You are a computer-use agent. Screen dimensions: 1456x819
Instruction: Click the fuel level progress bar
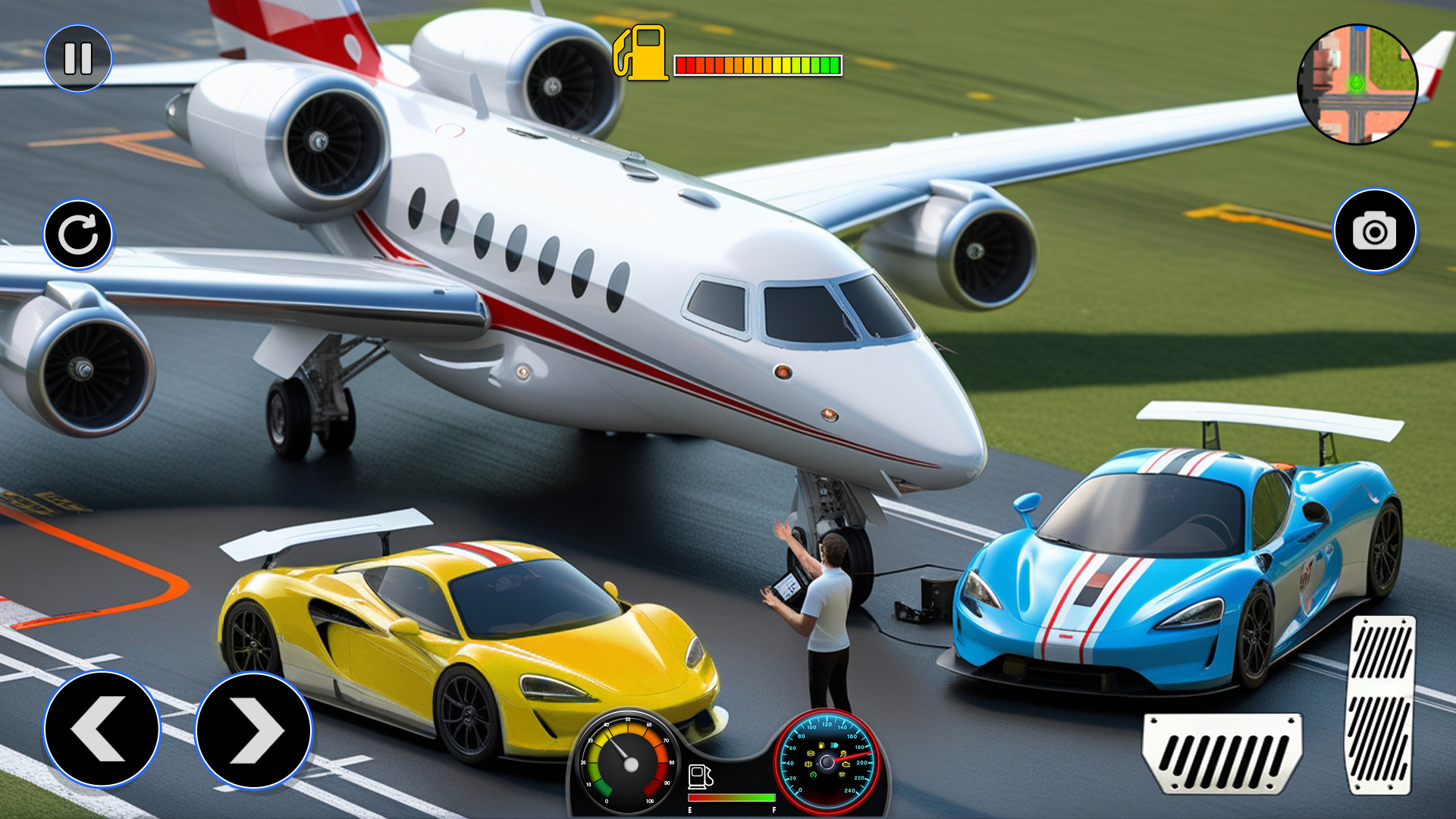[758, 64]
